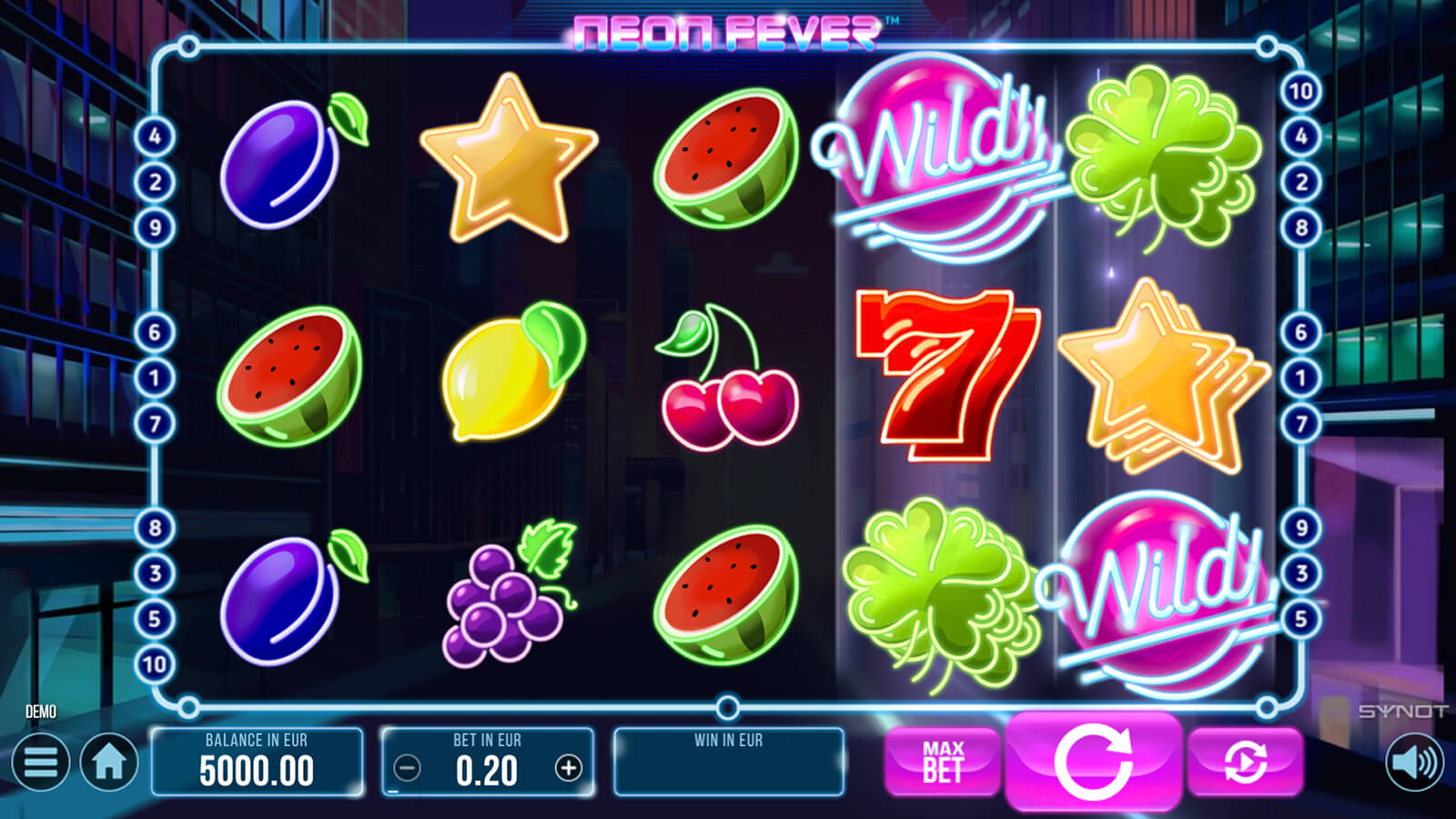Open the hamburger menu
The width and height of the screenshot is (1456, 819).
coord(40,763)
